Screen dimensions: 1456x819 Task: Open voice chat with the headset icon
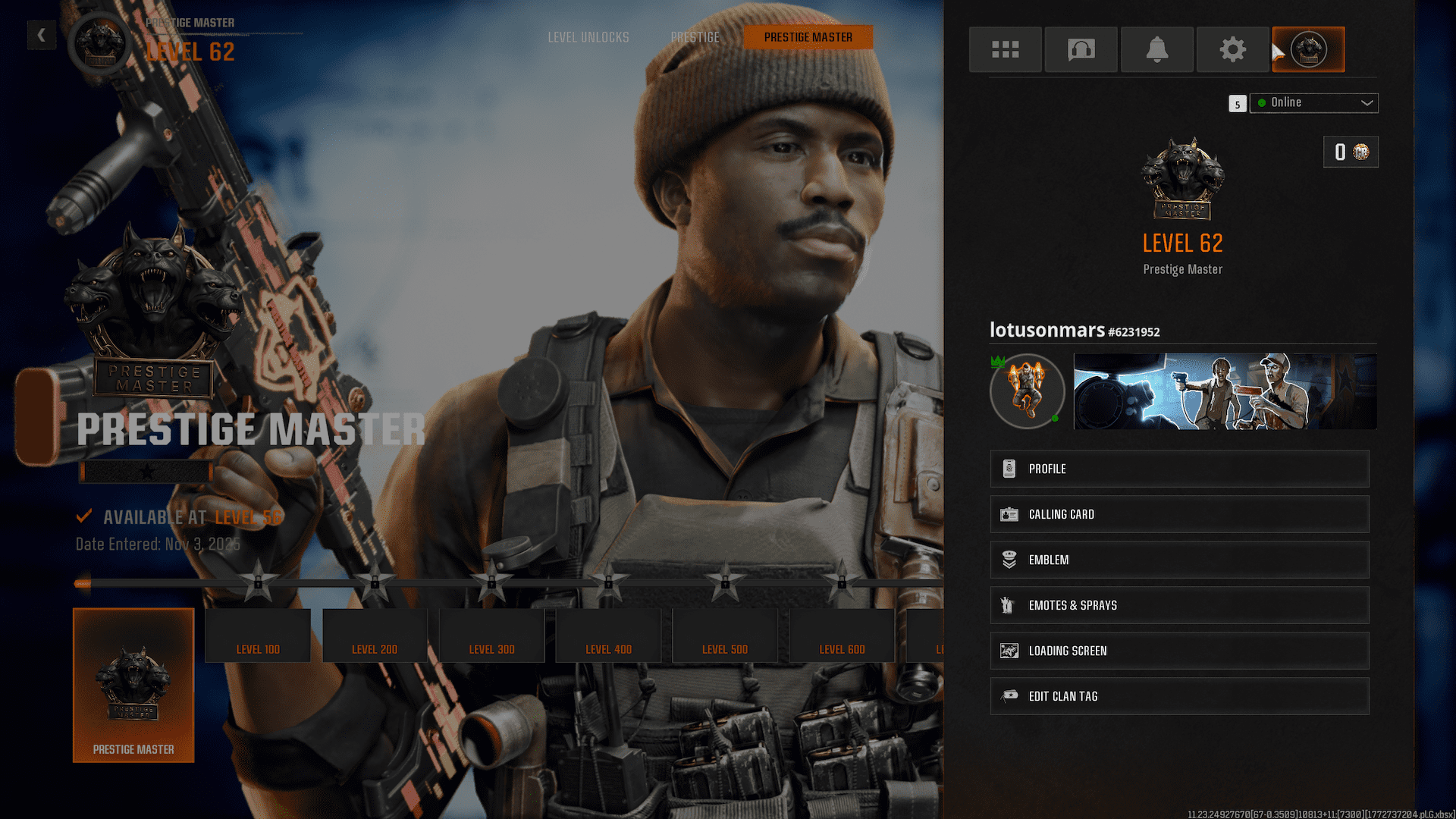tap(1081, 49)
